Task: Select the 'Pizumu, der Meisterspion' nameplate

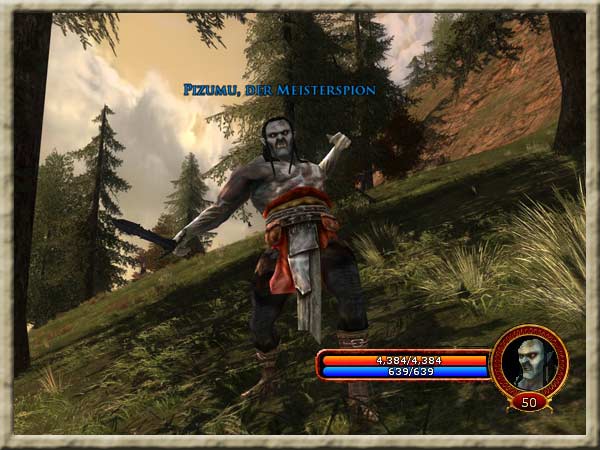Action: (x=279, y=90)
